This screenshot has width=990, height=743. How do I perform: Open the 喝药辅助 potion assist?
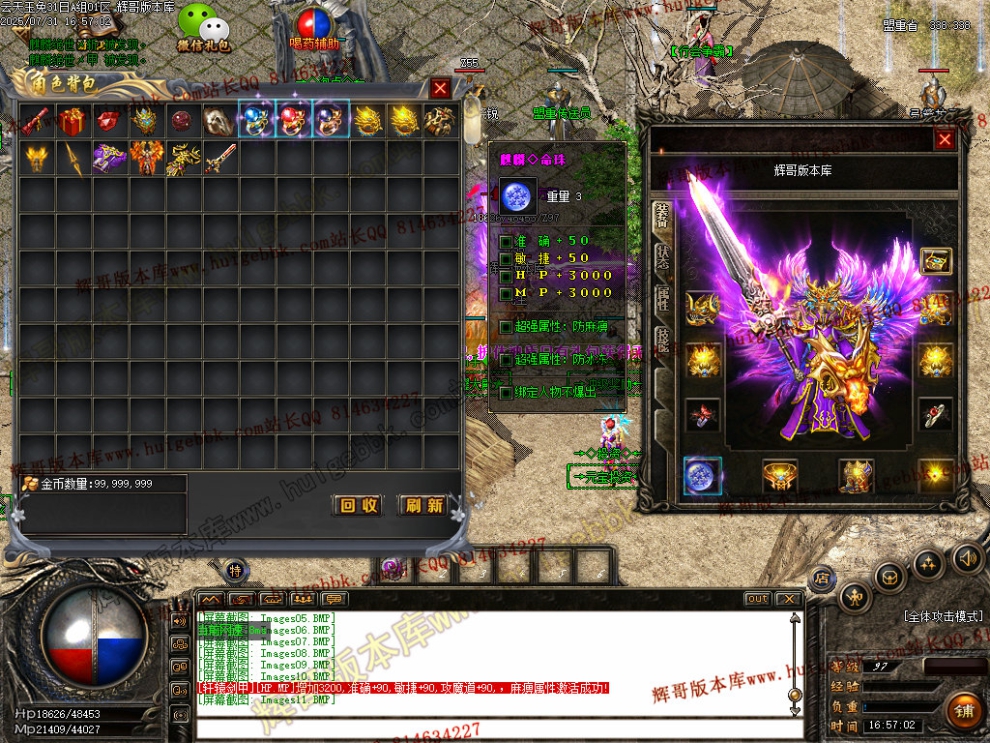tap(314, 27)
